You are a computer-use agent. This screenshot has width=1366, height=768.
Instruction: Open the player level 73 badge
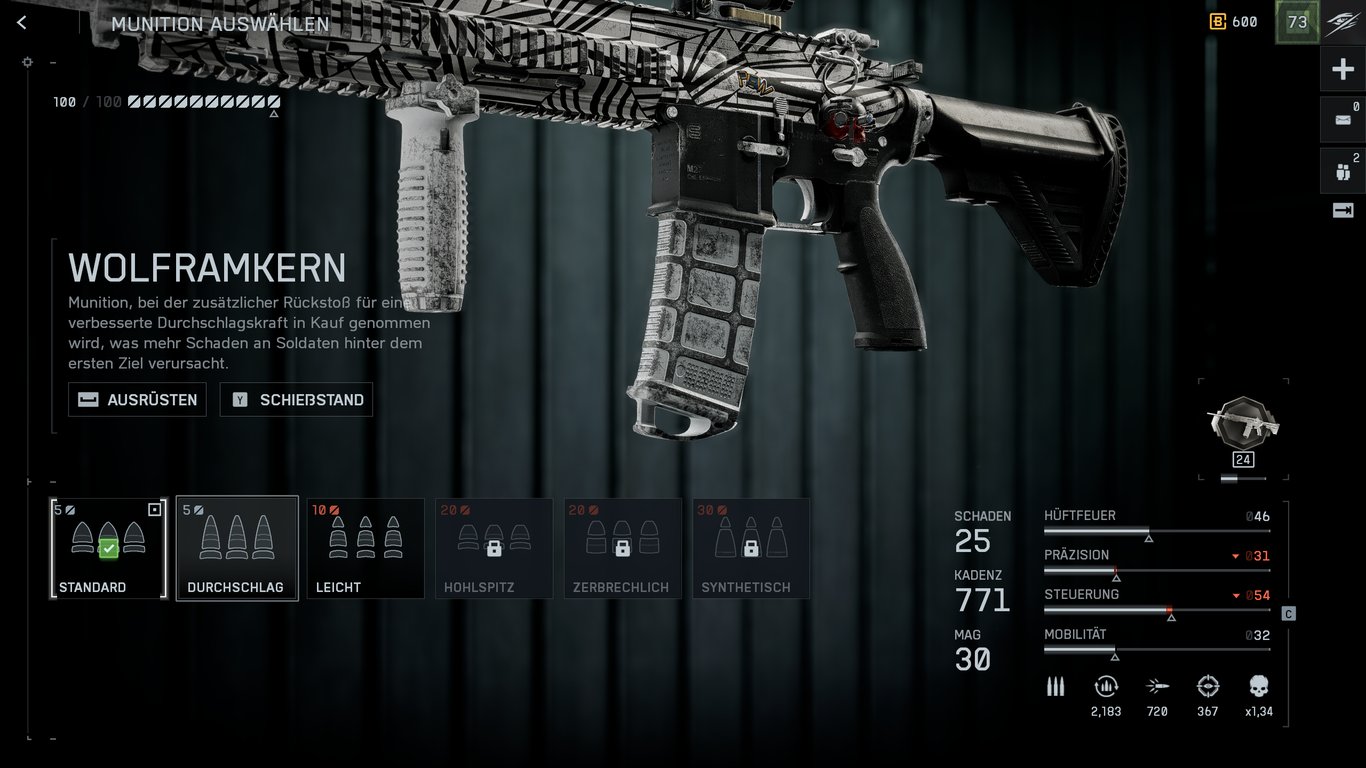pyautogui.click(x=1297, y=22)
